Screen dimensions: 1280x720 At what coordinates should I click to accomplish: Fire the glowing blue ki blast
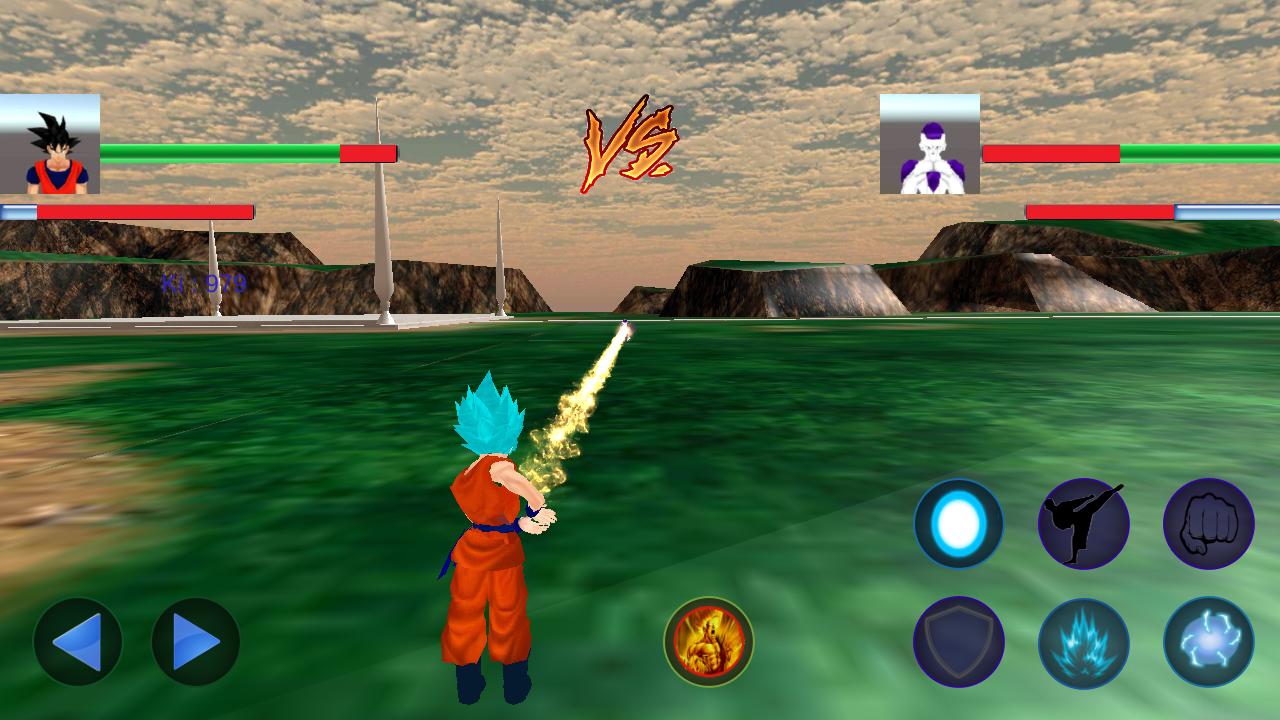pos(959,523)
